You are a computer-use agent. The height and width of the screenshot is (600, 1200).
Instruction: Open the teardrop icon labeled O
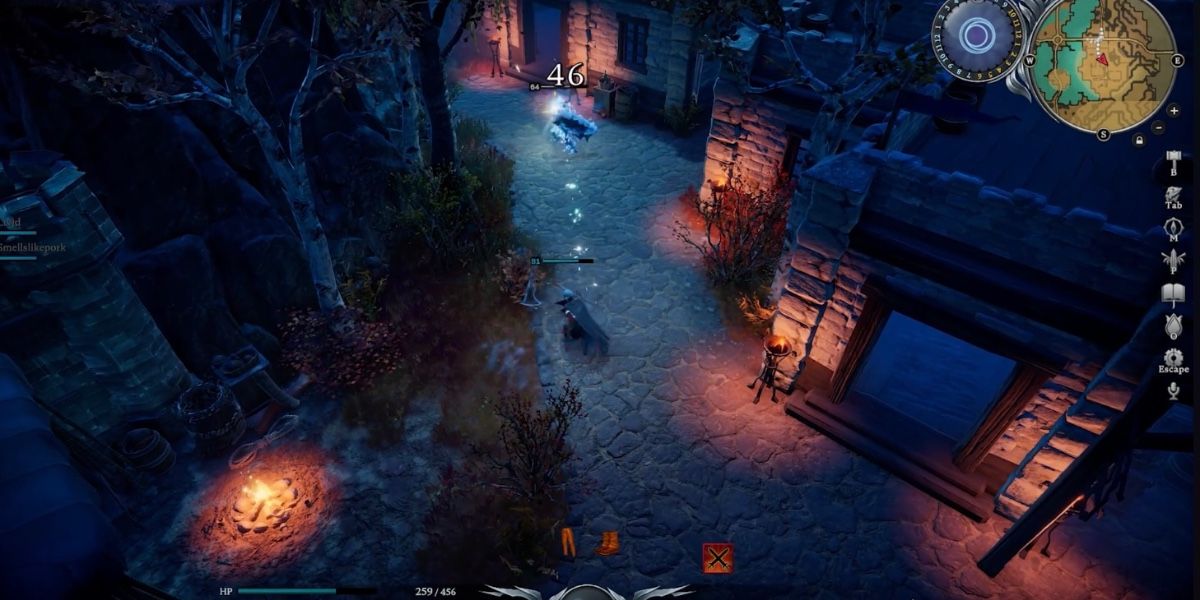click(x=1174, y=326)
